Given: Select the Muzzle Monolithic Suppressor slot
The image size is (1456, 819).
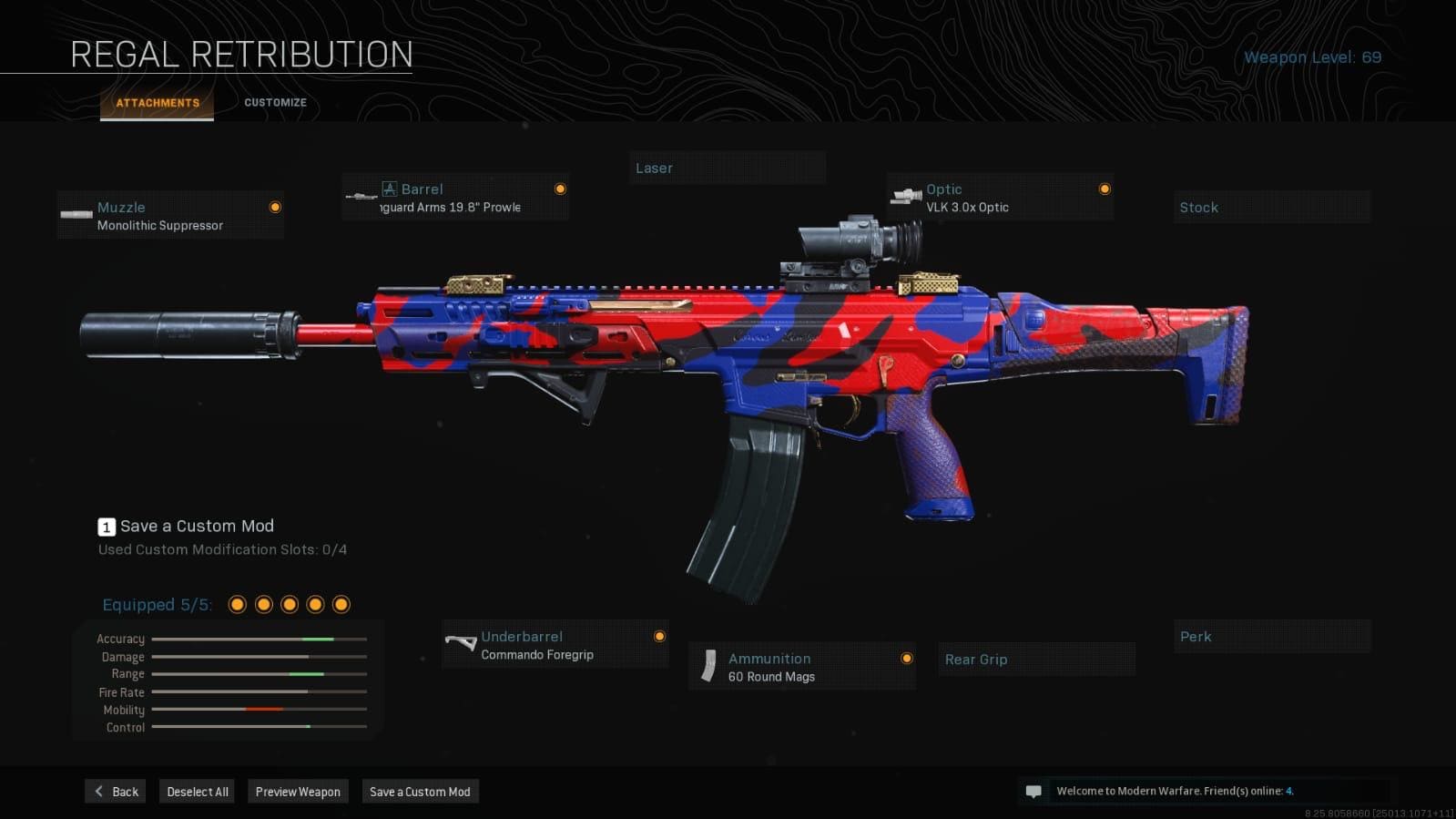Looking at the screenshot, I should [170, 216].
